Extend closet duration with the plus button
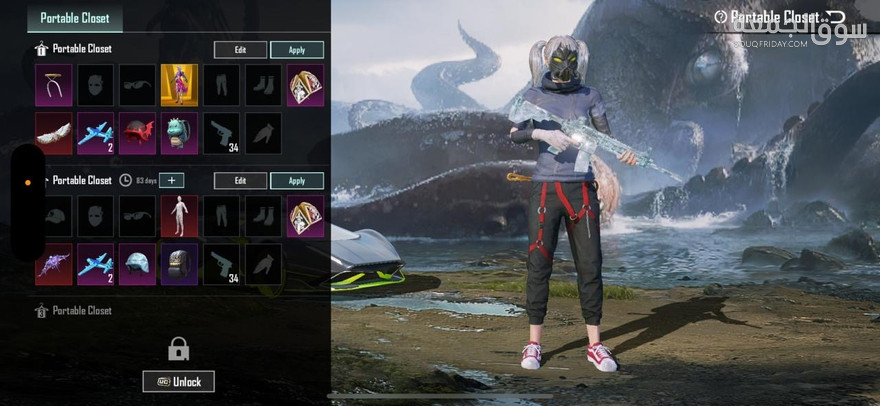 [171, 181]
